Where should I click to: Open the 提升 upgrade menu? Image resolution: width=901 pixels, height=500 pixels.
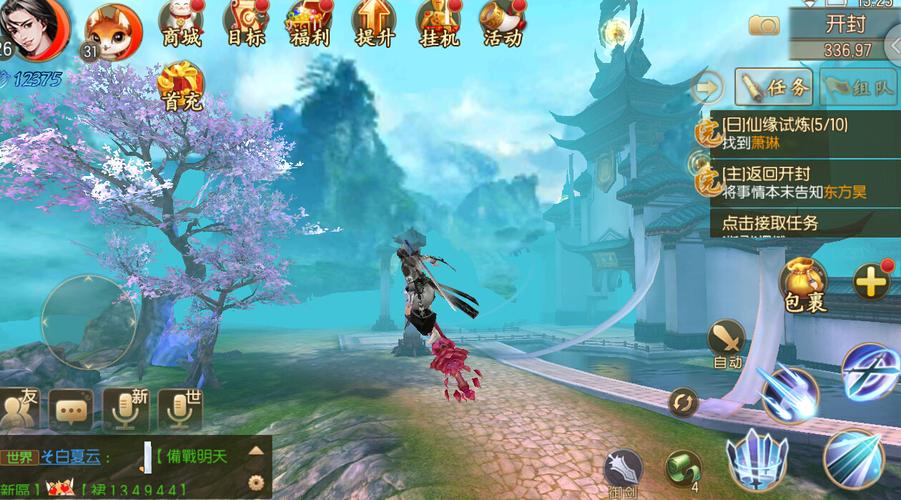click(x=373, y=24)
